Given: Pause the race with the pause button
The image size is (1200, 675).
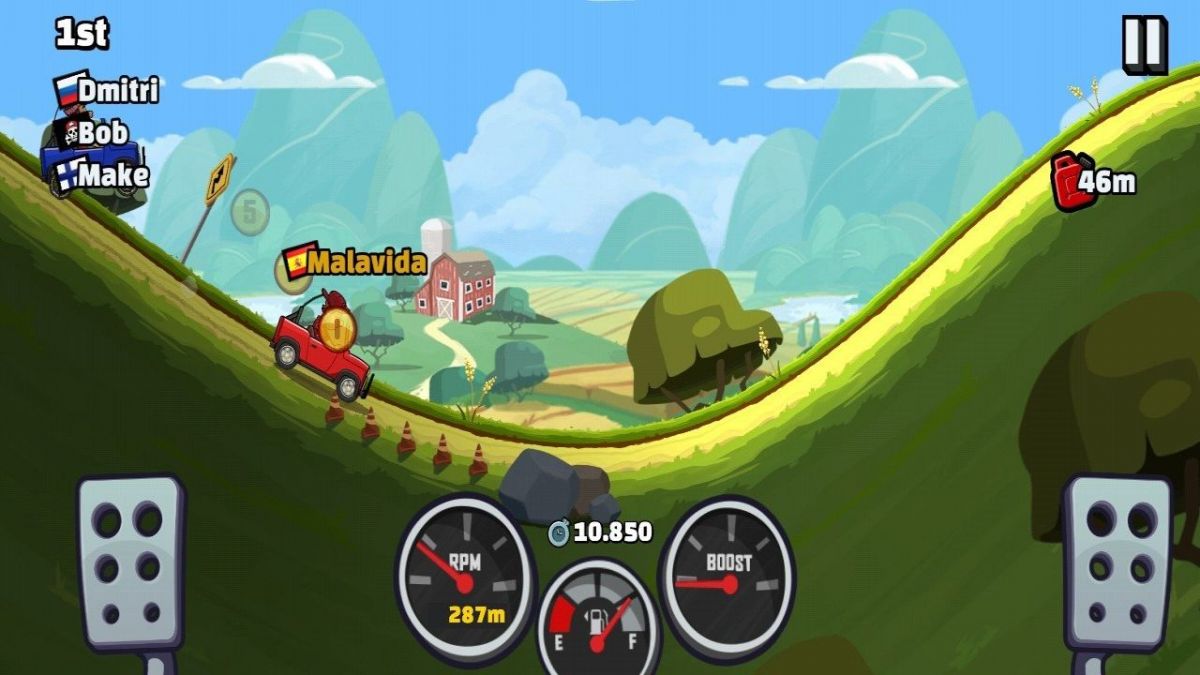Looking at the screenshot, I should click(x=1143, y=44).
